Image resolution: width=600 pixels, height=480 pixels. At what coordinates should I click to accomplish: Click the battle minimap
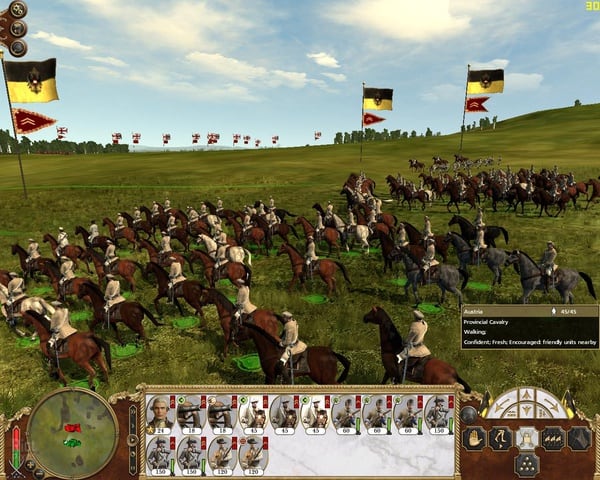(71, 434)
